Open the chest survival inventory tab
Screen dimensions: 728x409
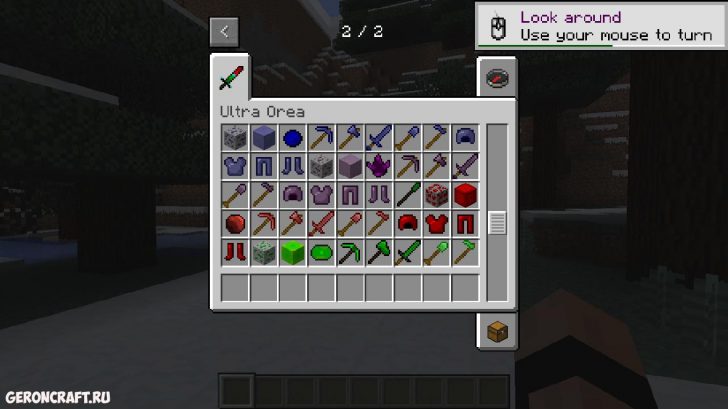coord(495,331)
